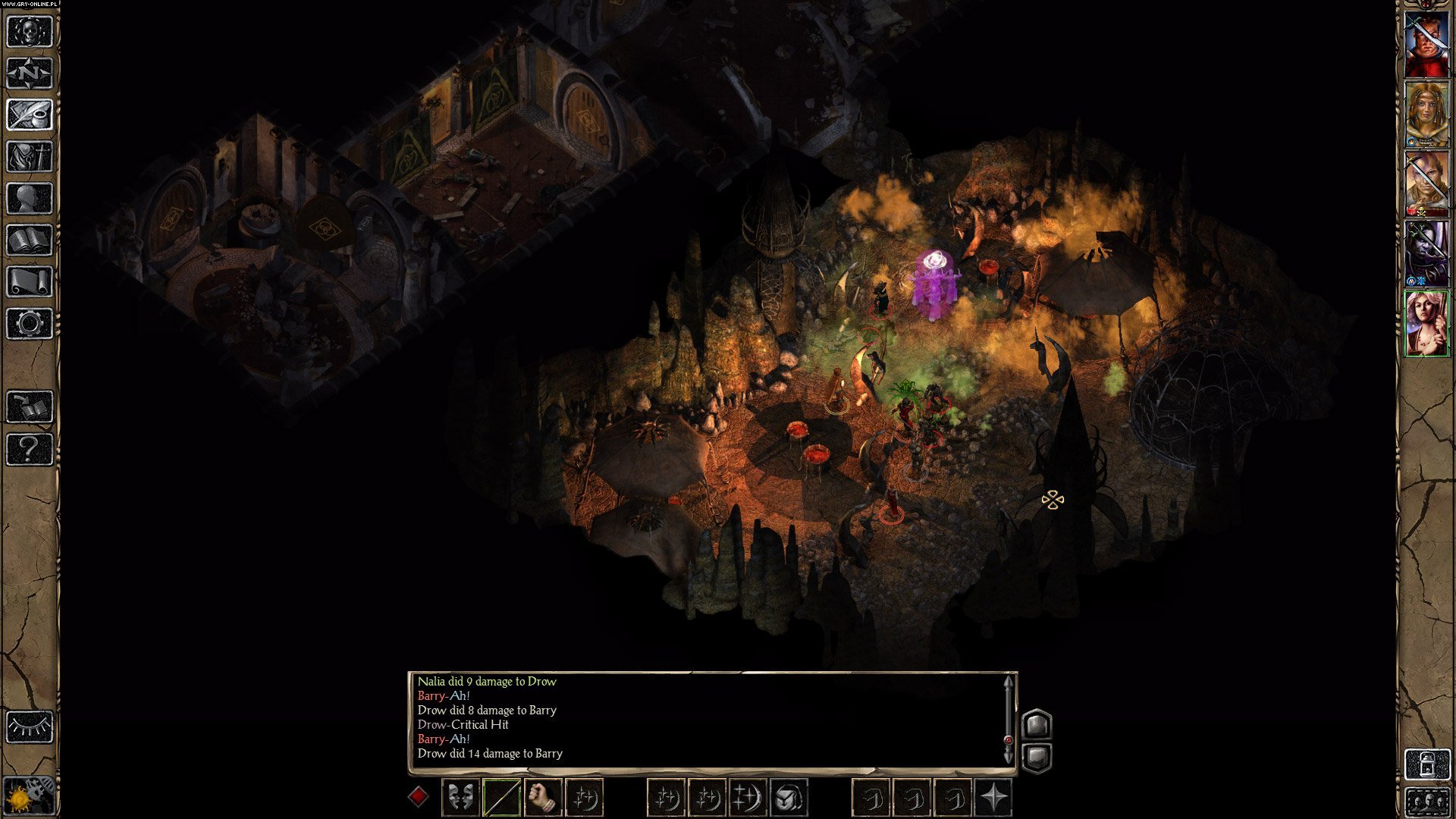The width and height of the screenshot is (1456, 819).
Task: Activate the twin masks action button
Action: (x=460, y=797)
